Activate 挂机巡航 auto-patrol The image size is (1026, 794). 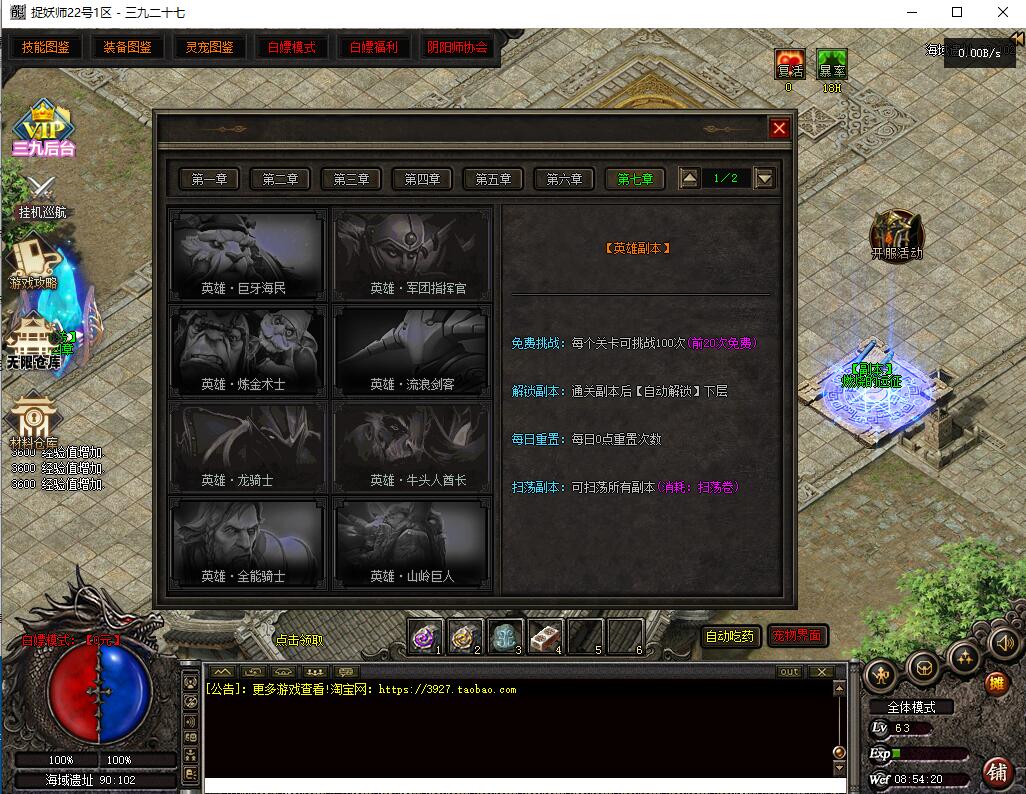(41, 196)
